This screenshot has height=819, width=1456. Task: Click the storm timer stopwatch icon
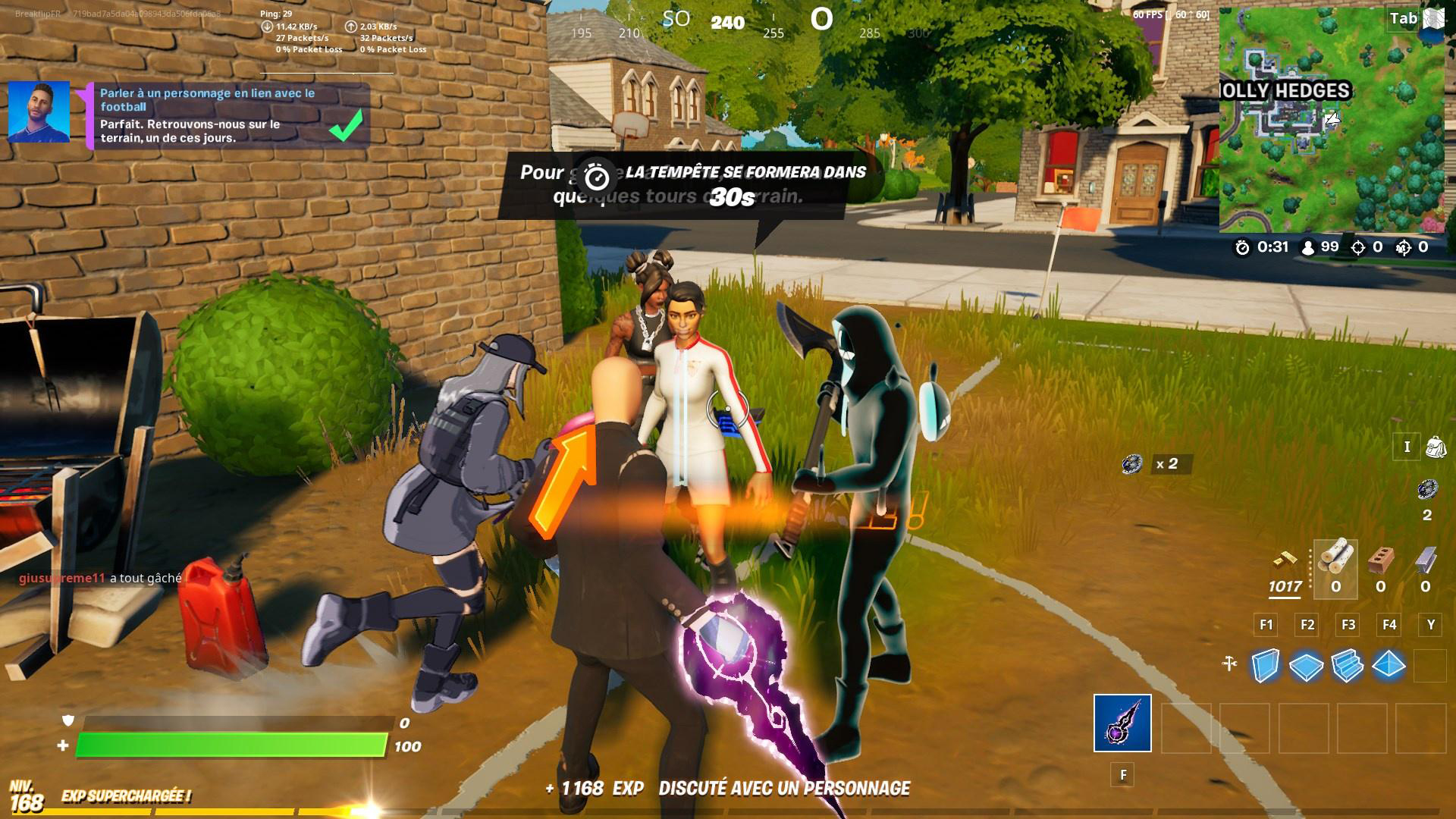(x=1242, y=248)
